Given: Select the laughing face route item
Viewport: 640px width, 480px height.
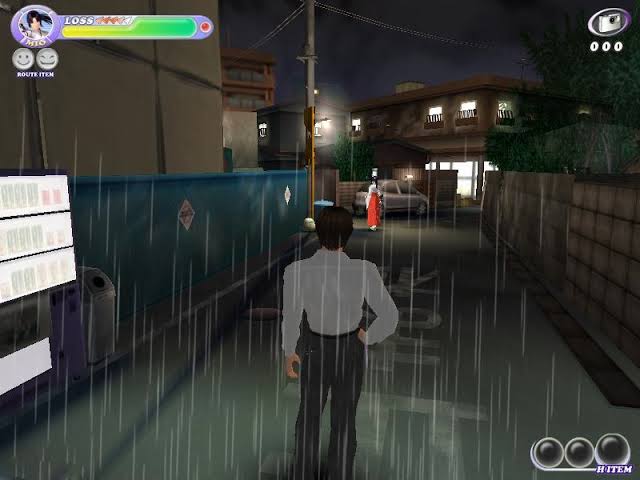Looking at the screenshot, I should tap(46, 60).
